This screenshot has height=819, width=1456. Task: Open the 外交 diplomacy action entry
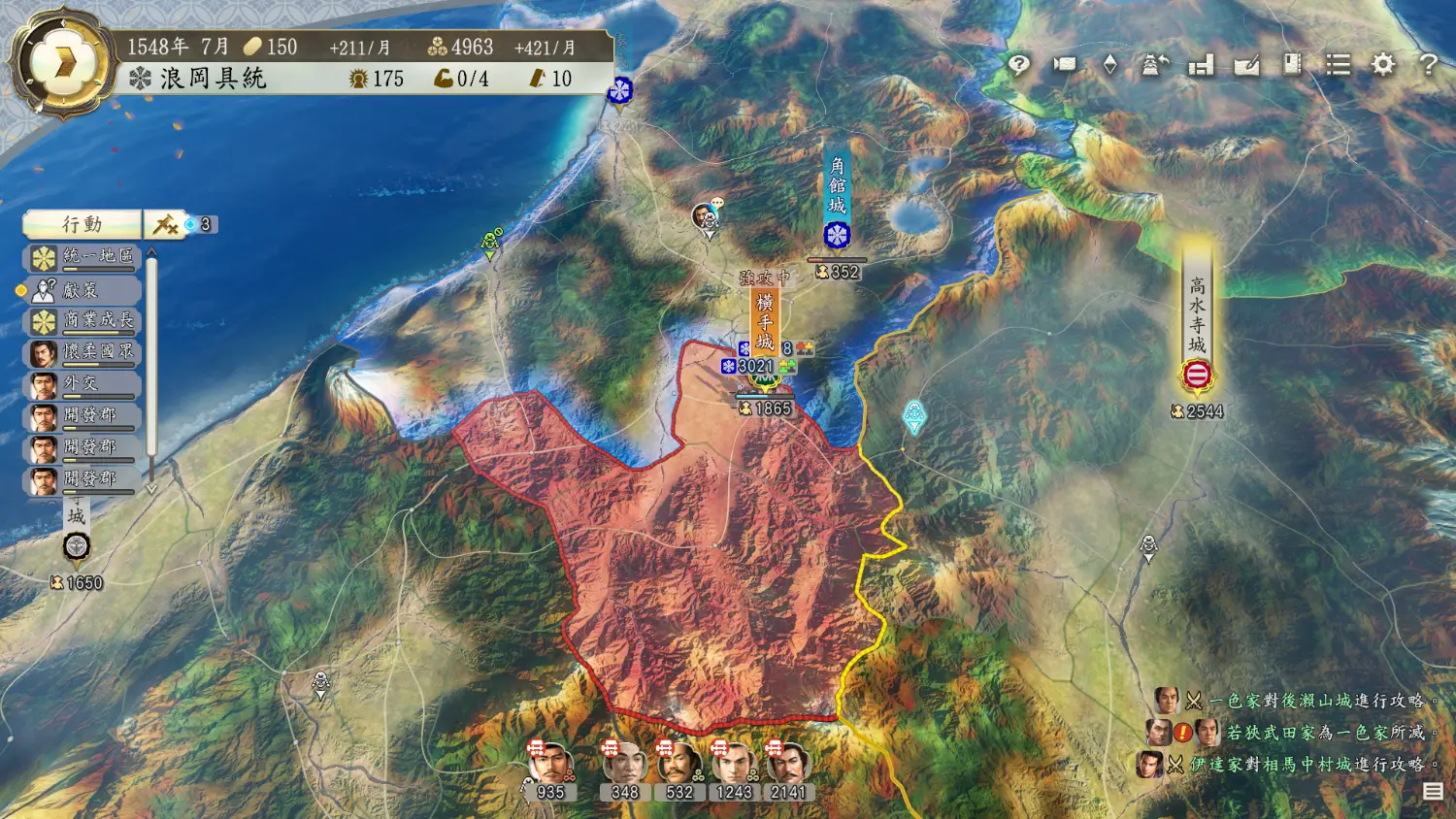click(84, 384)
